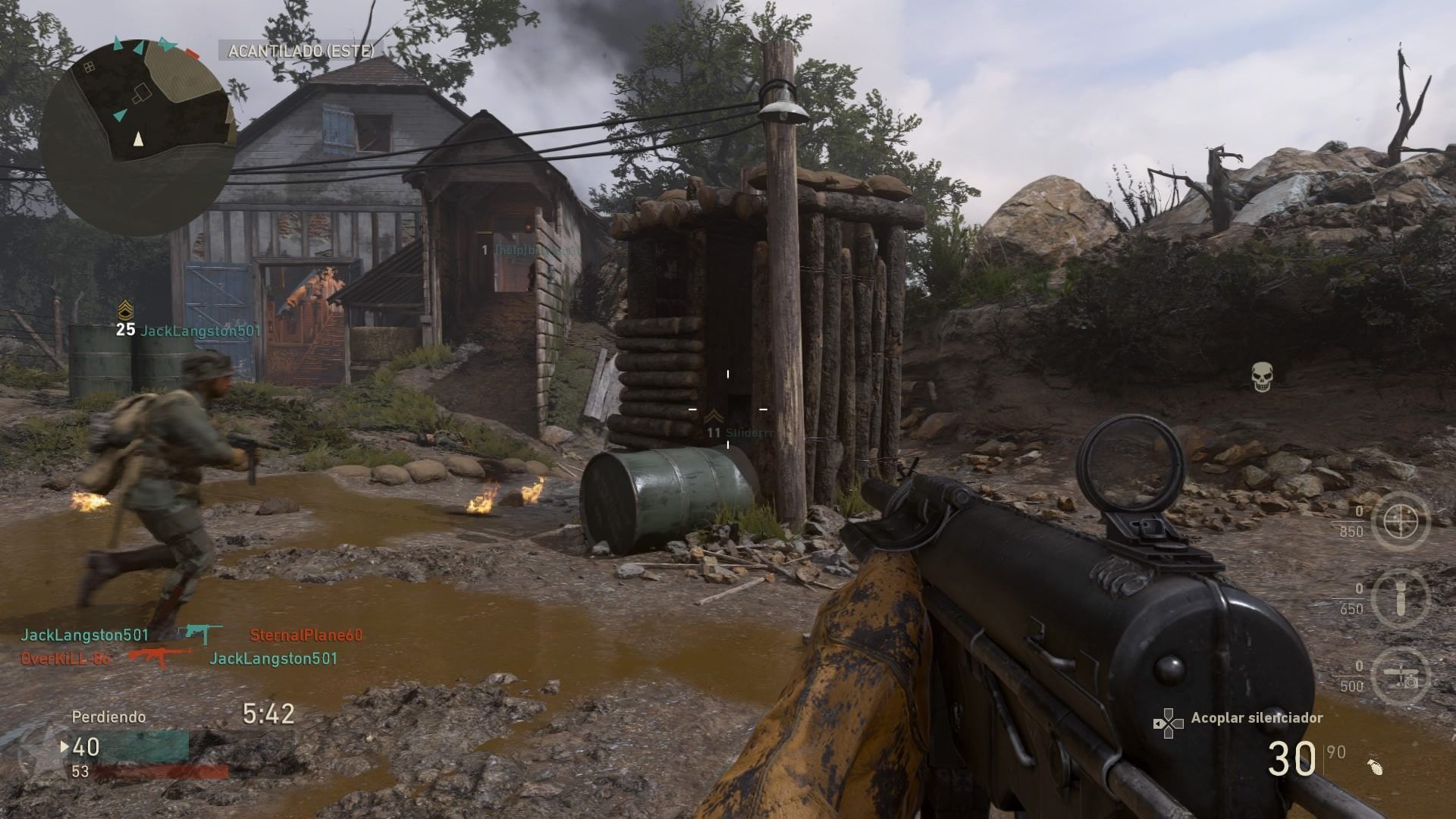Select the crosshair scorestreak costing 850
Image resolution: width=1456 pixels, height=819 pixels.
tap(1400, 521)
